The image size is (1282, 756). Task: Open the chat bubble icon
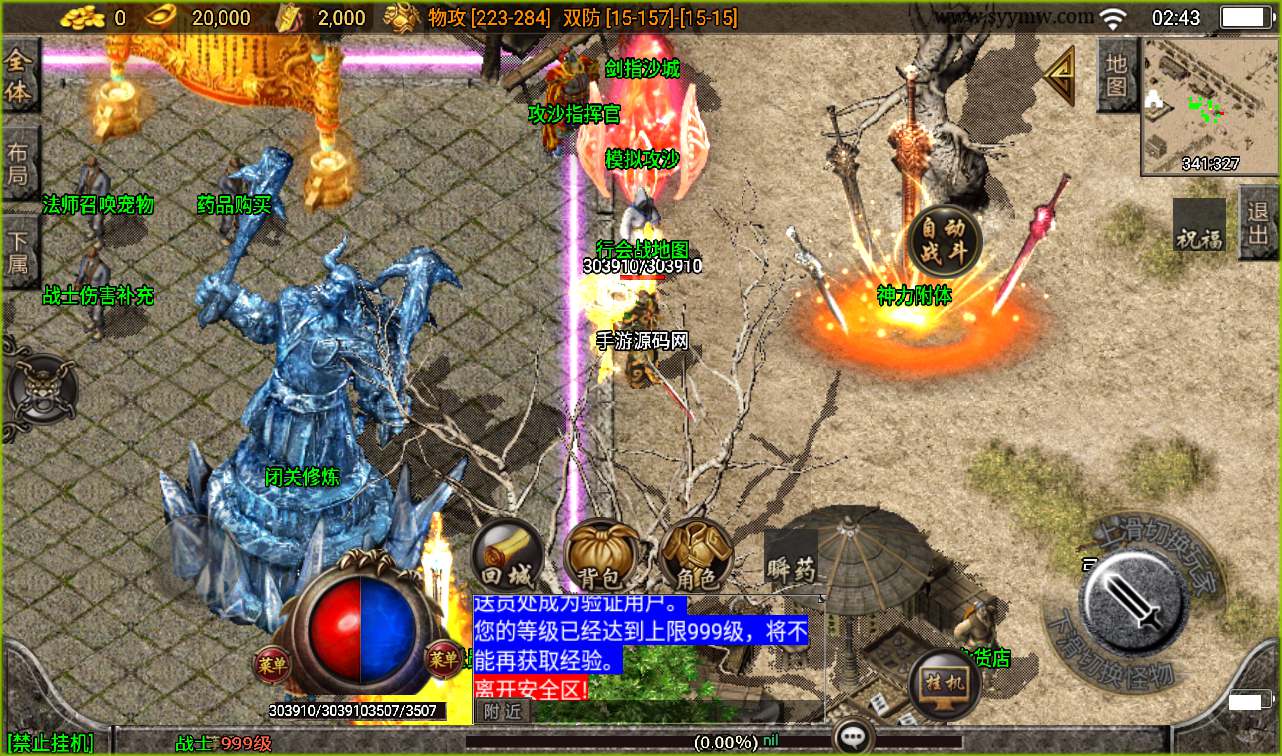point(853,738)
